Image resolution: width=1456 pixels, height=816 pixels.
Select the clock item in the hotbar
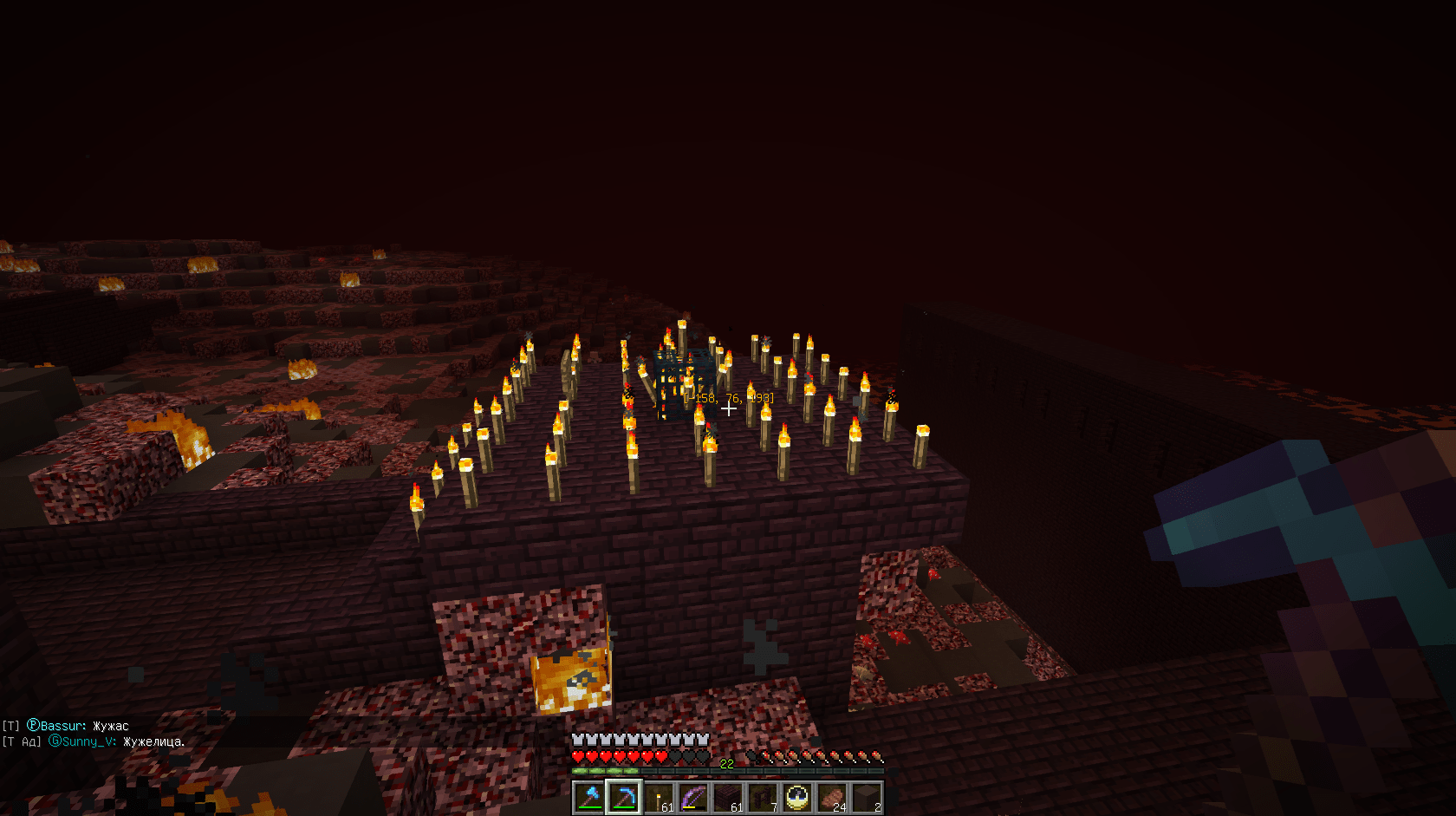click(797, 798)
